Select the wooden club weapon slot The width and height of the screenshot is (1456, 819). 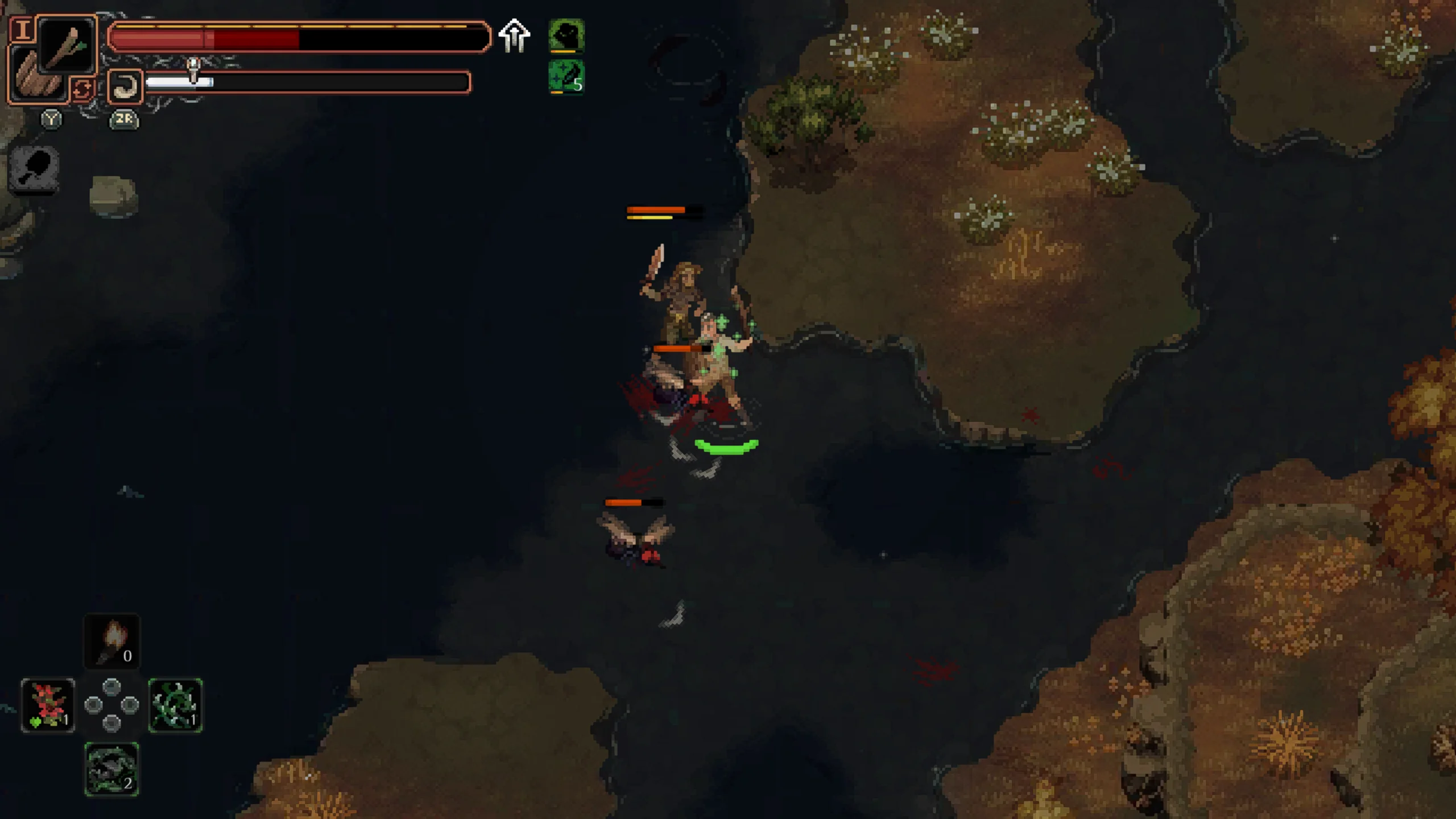pyautogui.click(x=68, y=45)
